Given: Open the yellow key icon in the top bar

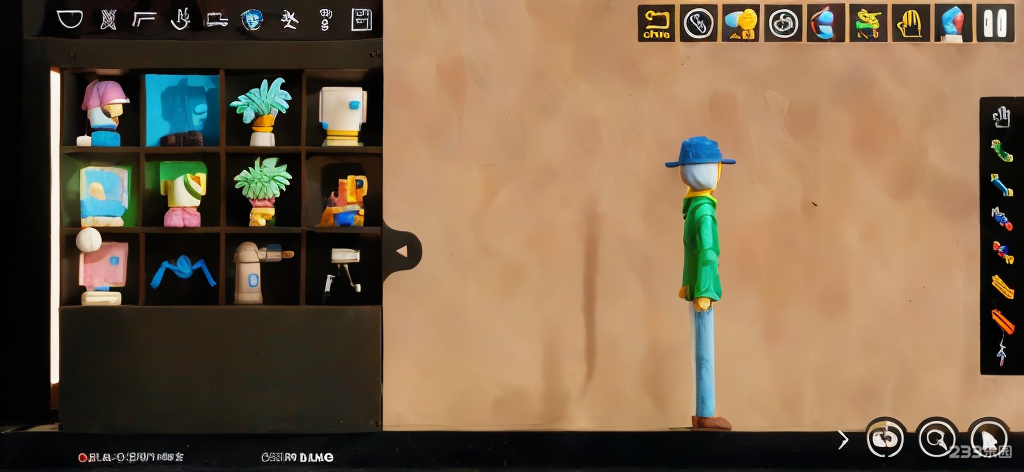Looking at the screenshot, I should pyautogui.click(x=656, y=23).
